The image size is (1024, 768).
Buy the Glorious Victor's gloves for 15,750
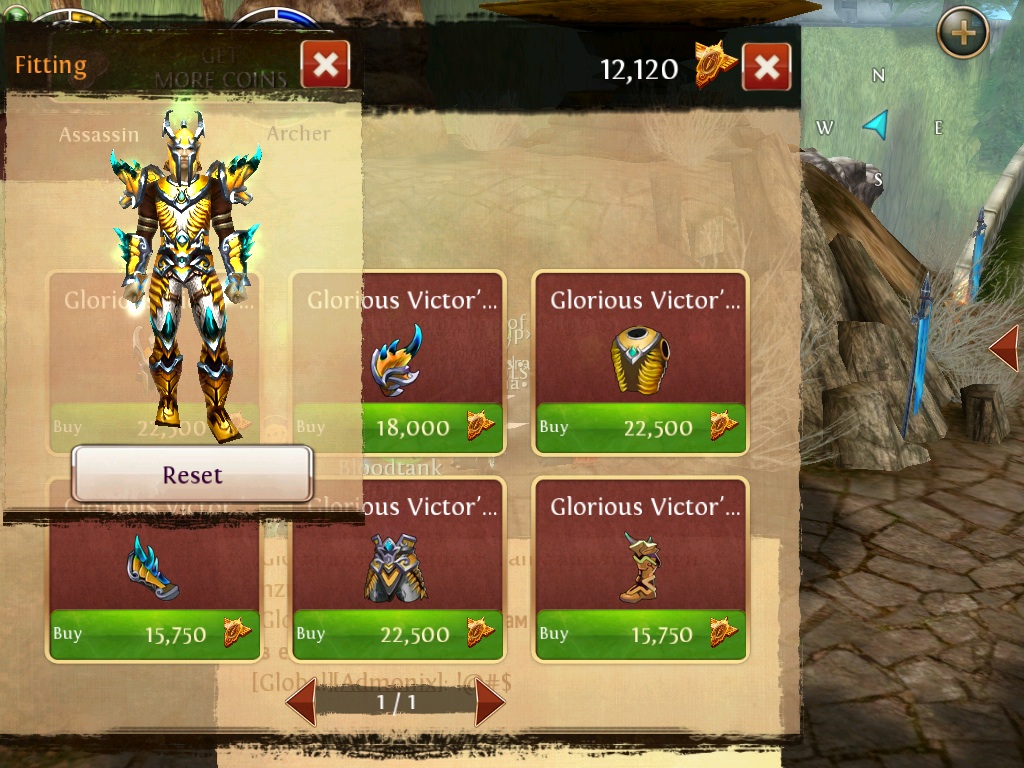(x=154, y=634)
